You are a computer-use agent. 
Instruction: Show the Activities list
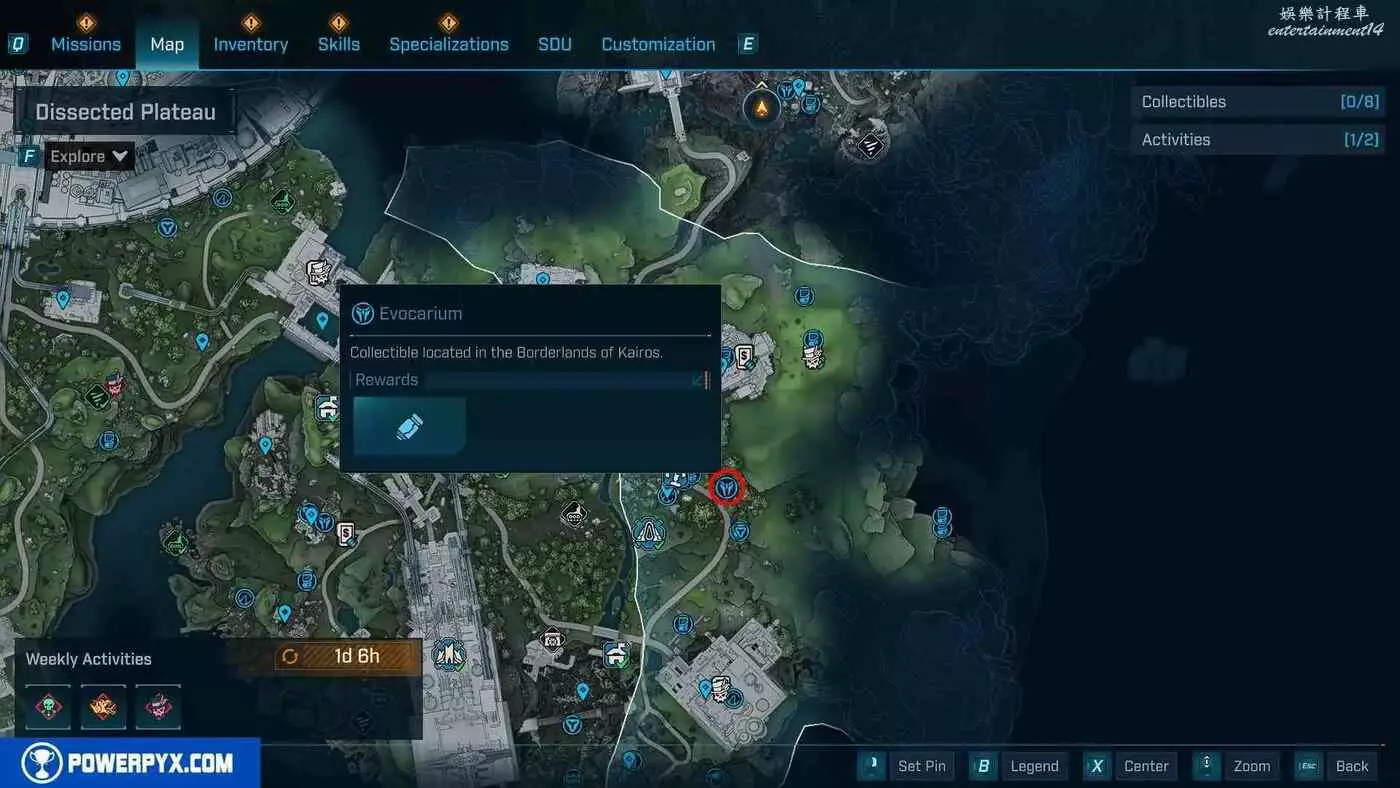coord(1258,140)
